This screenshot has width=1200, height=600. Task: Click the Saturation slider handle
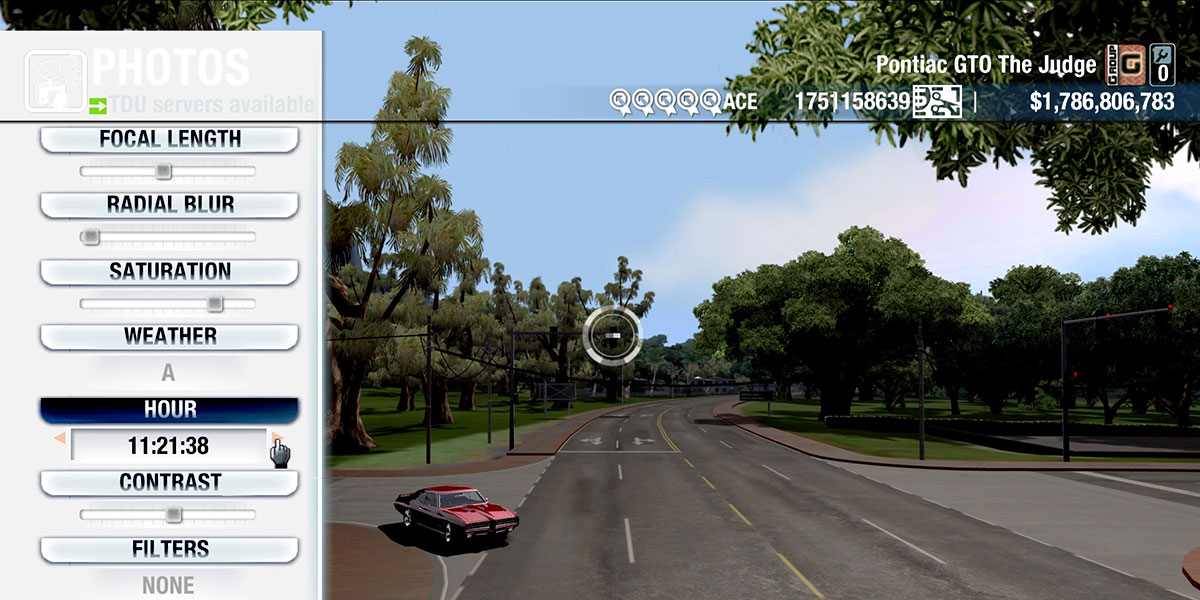point(214,303)
